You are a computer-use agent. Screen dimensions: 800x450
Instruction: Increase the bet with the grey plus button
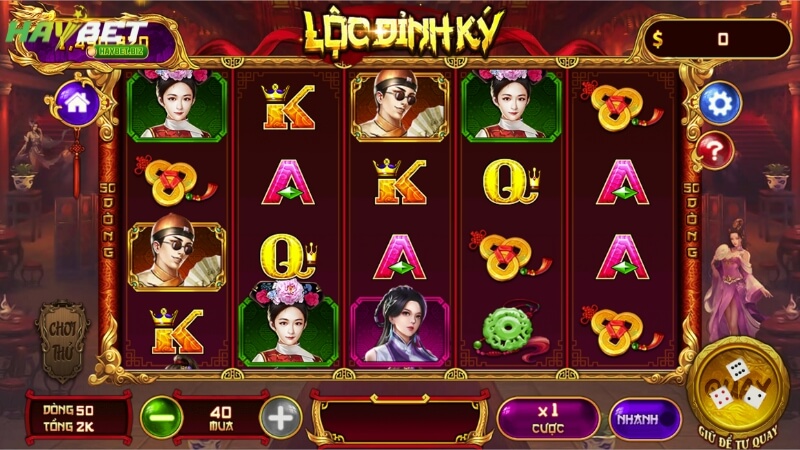tap(281, 416)
